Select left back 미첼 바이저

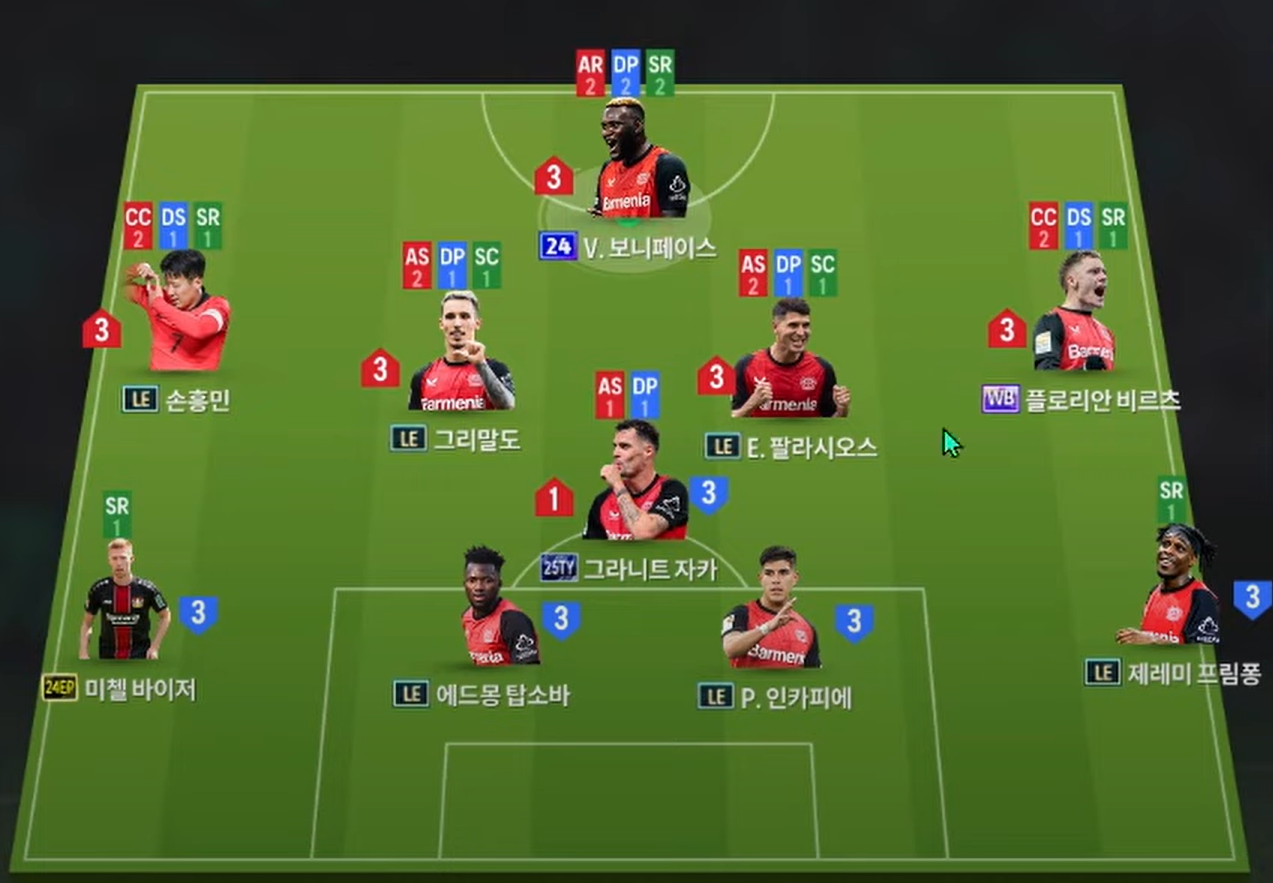pyautogui.click(x=124, y=603)
